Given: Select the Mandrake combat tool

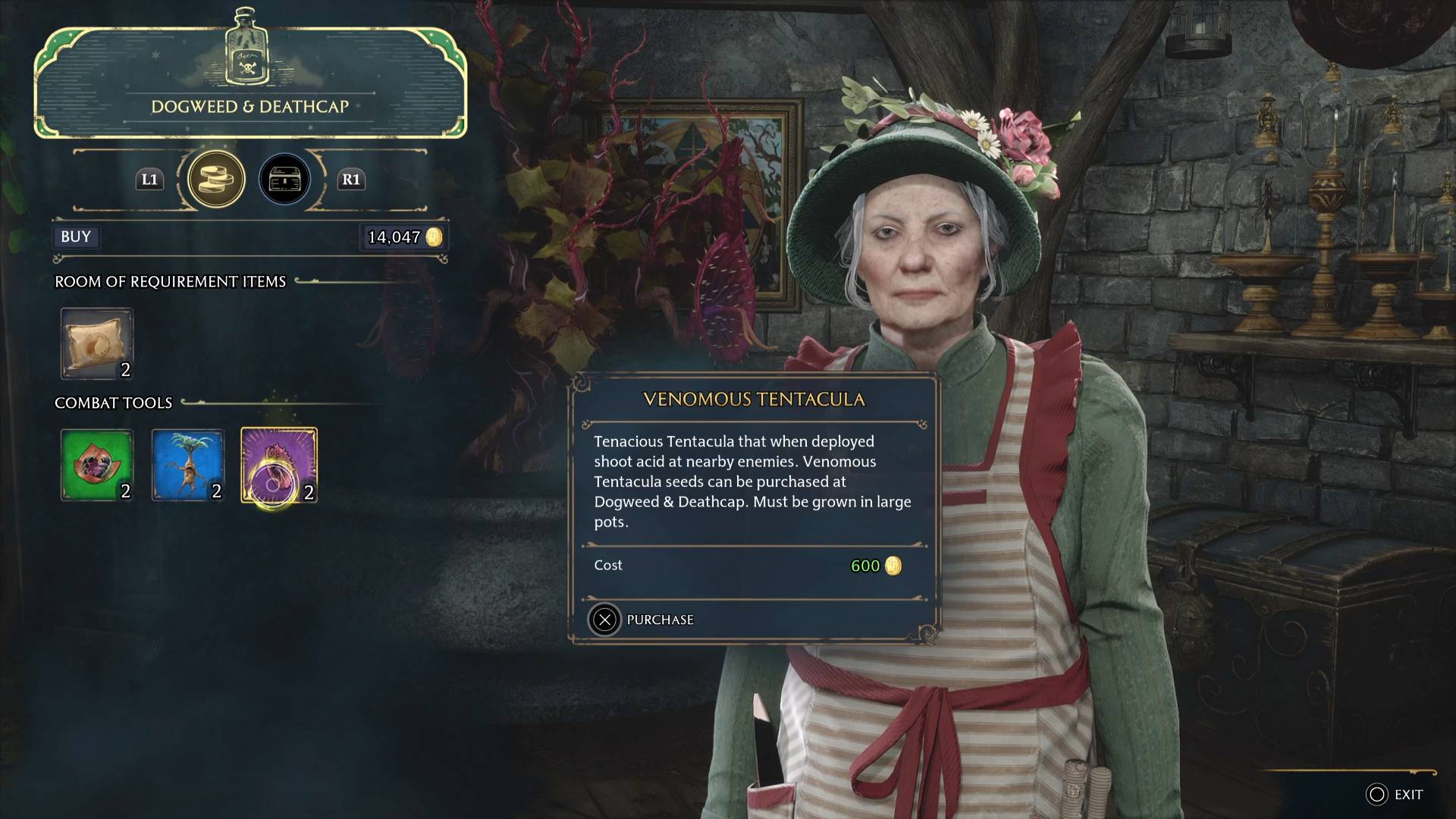Looking at the screenshot, I should tap(188, 465).
